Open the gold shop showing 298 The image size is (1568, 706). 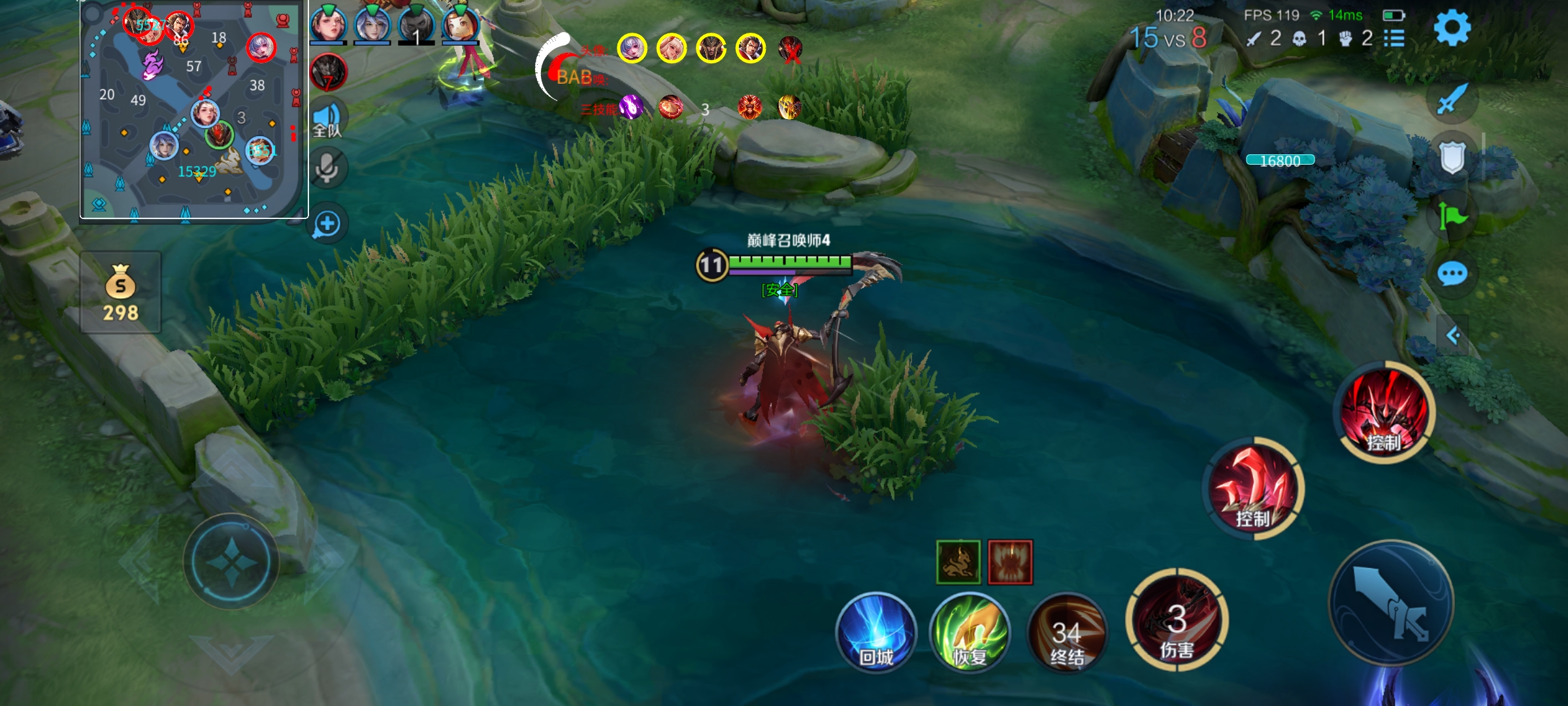(121, 292)
